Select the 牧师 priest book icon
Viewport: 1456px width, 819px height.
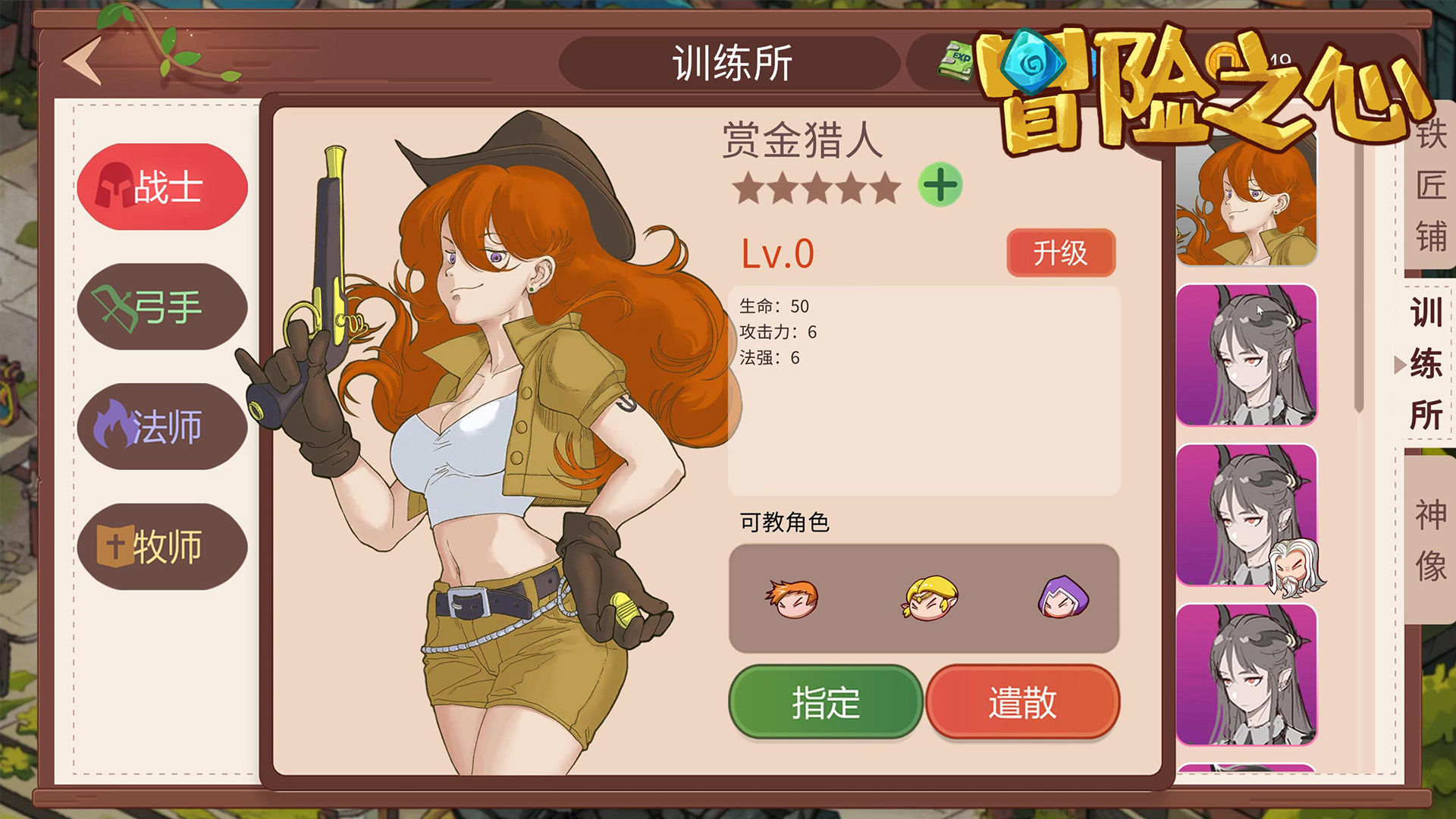point(114,545)
